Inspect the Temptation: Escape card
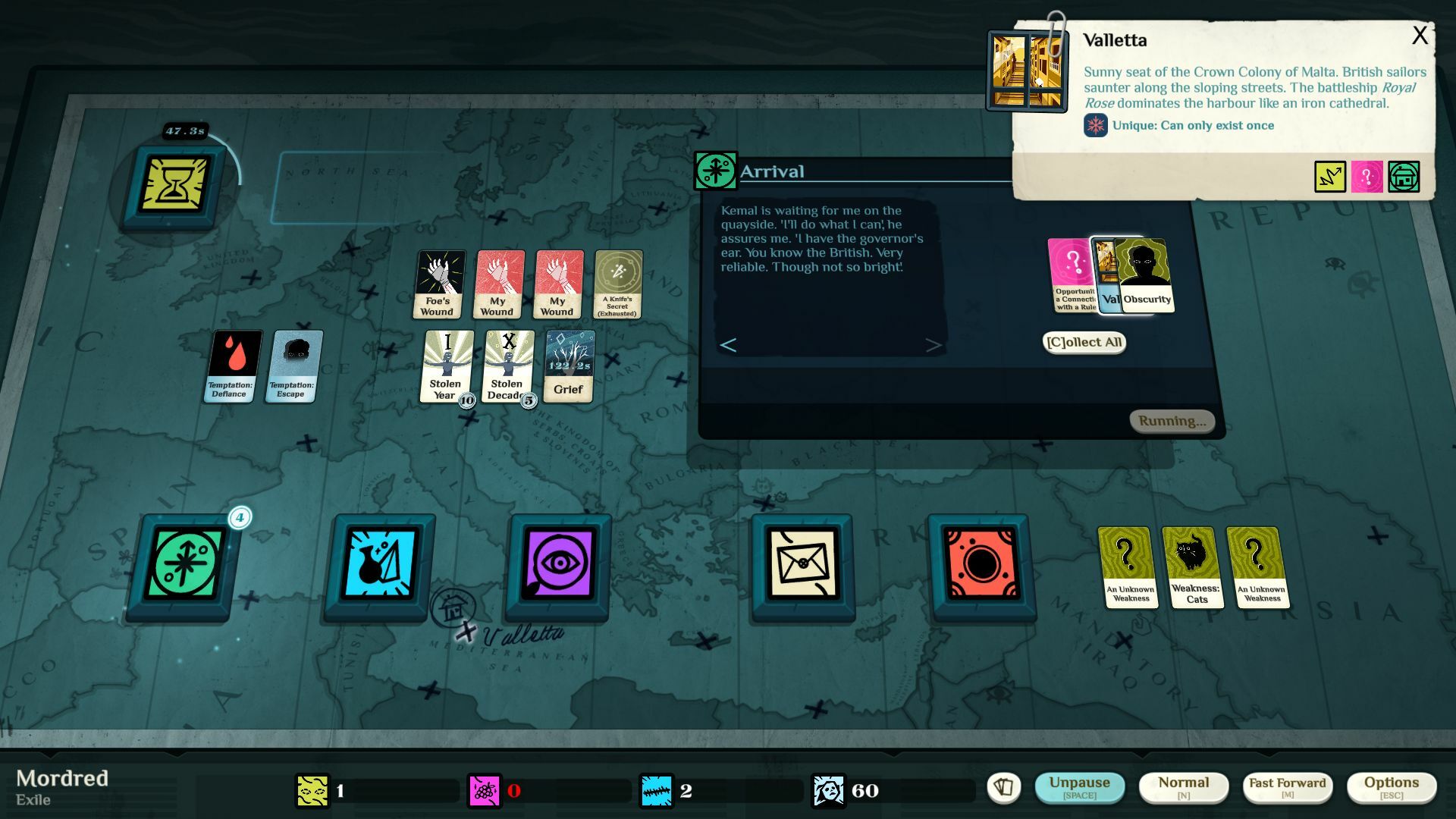The image size is (1456, 819). click(x=291, y=366)
